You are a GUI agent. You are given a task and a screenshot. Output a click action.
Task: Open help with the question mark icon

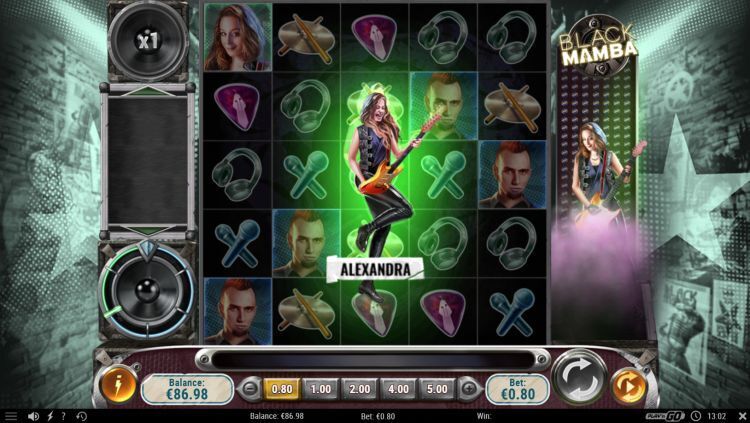coord(64,416)
